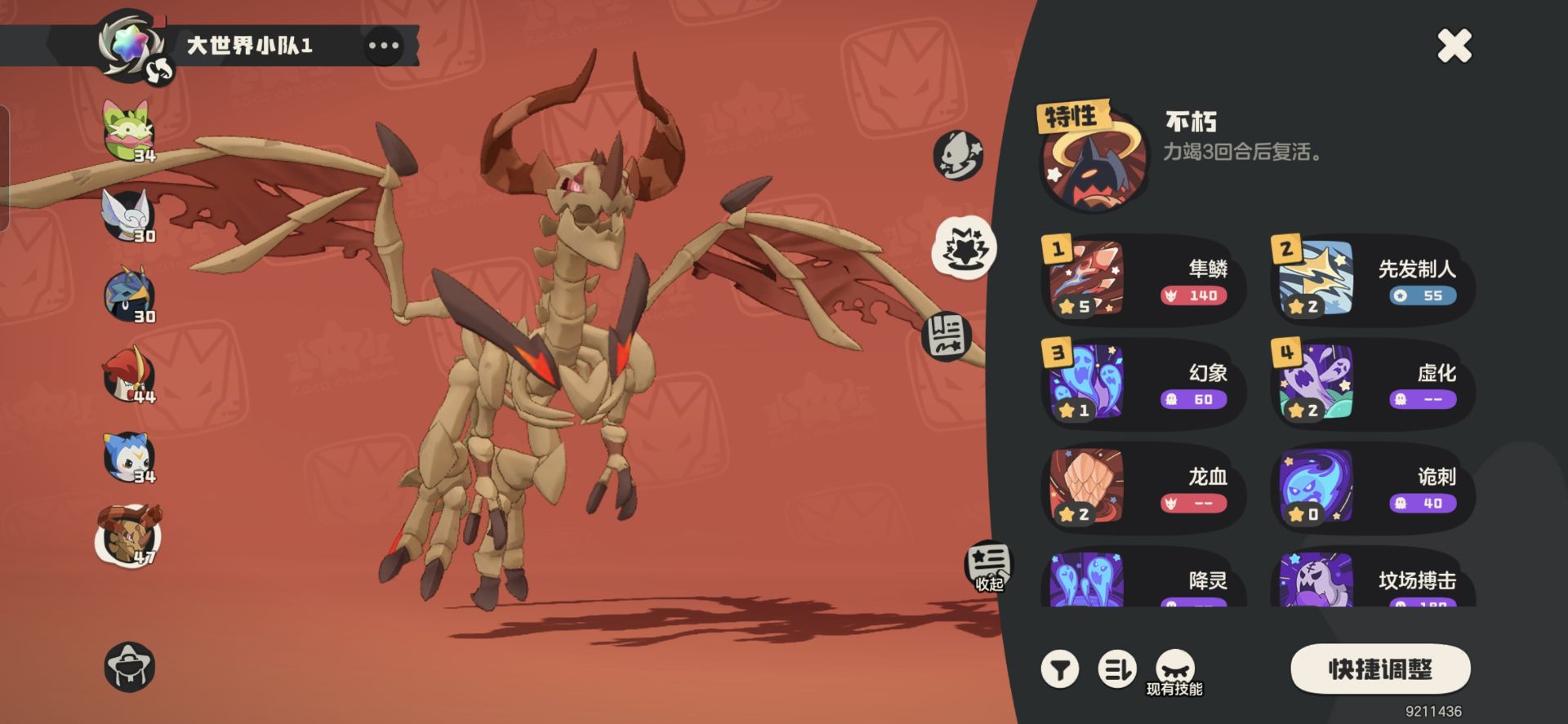The image size is (1568, 724).
Task: Select the 幻象 skill in slot 3
Action: [x=1143, y=384]
